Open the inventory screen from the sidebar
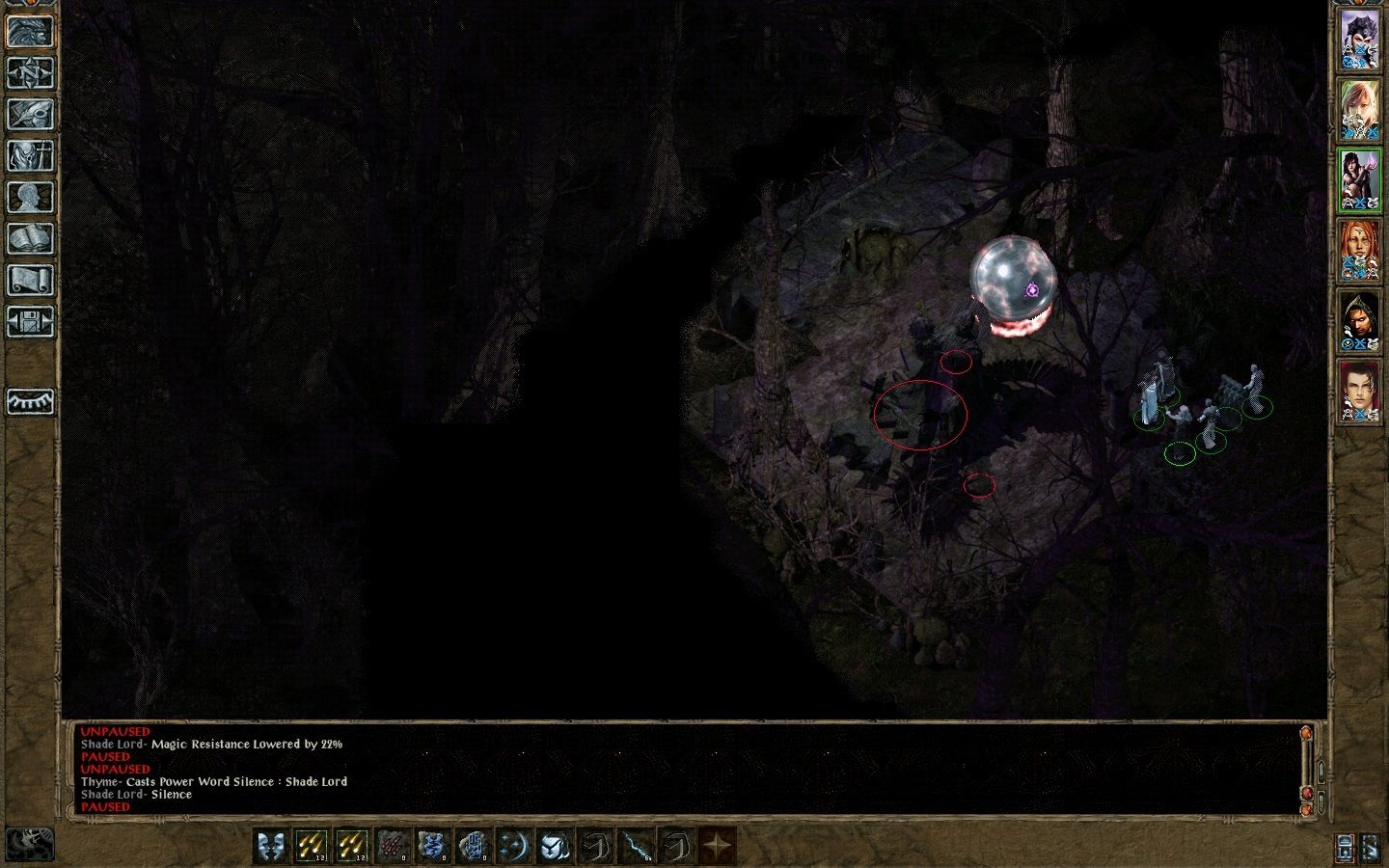The height and width of the screenshot is (868, 1389). coord(30,155)
